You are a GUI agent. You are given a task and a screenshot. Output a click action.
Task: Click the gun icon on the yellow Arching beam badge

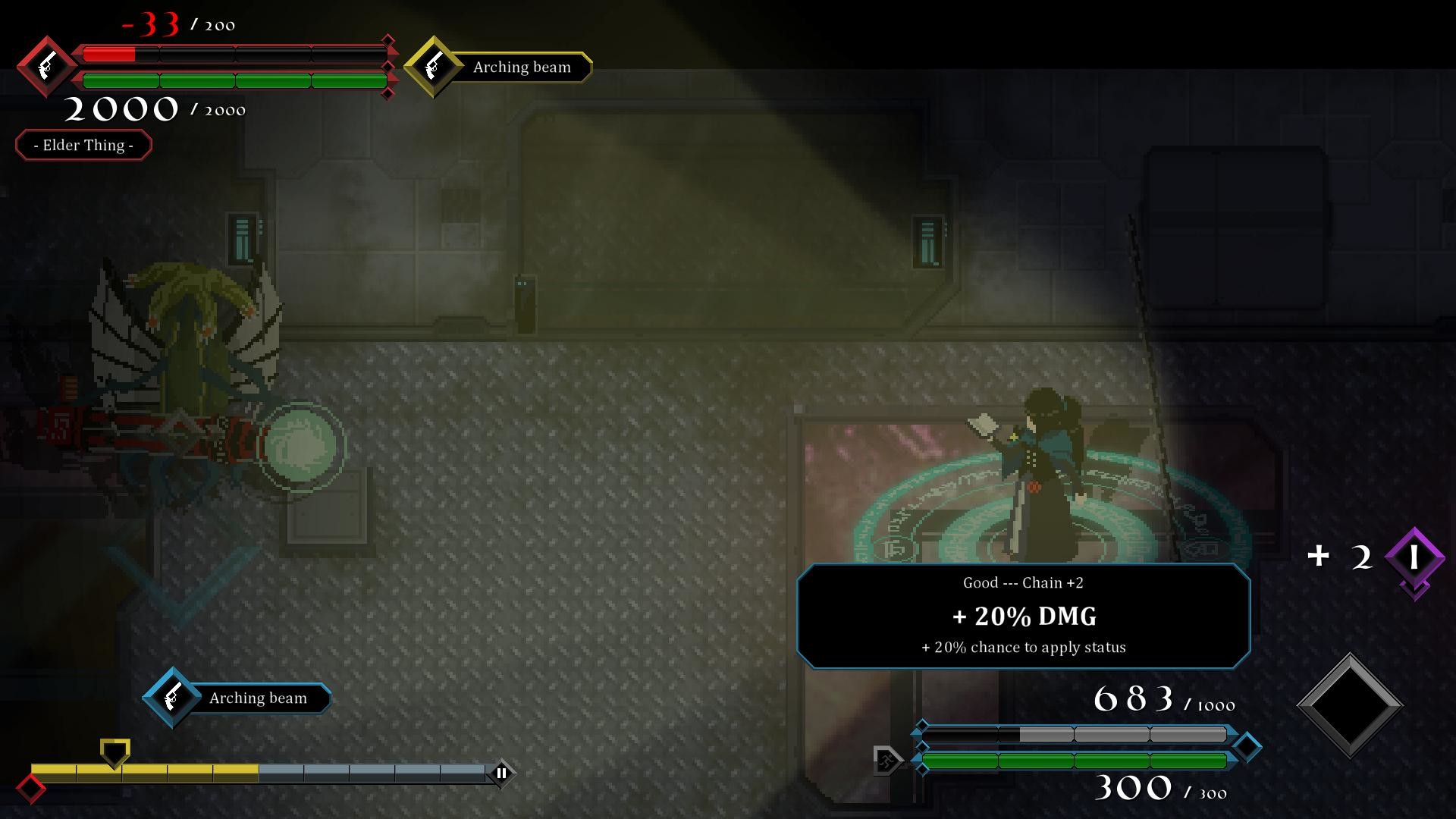[435, 66]
